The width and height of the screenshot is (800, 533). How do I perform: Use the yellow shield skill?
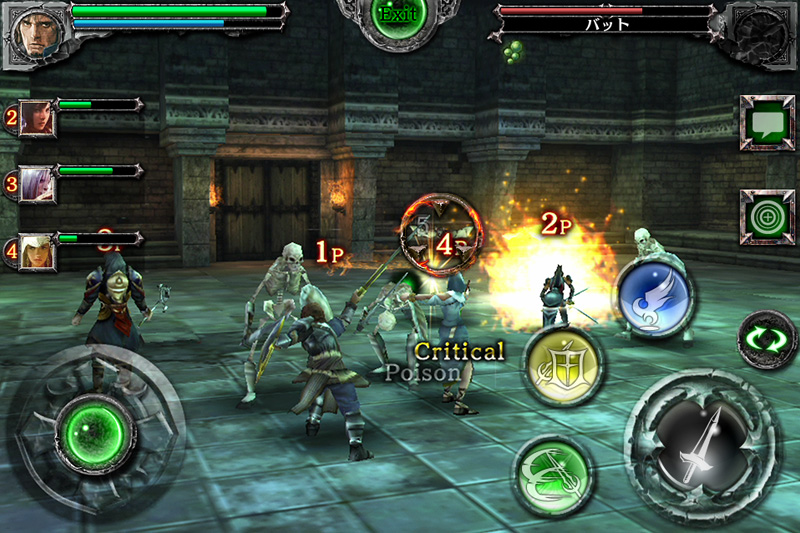tap(563, 366)
